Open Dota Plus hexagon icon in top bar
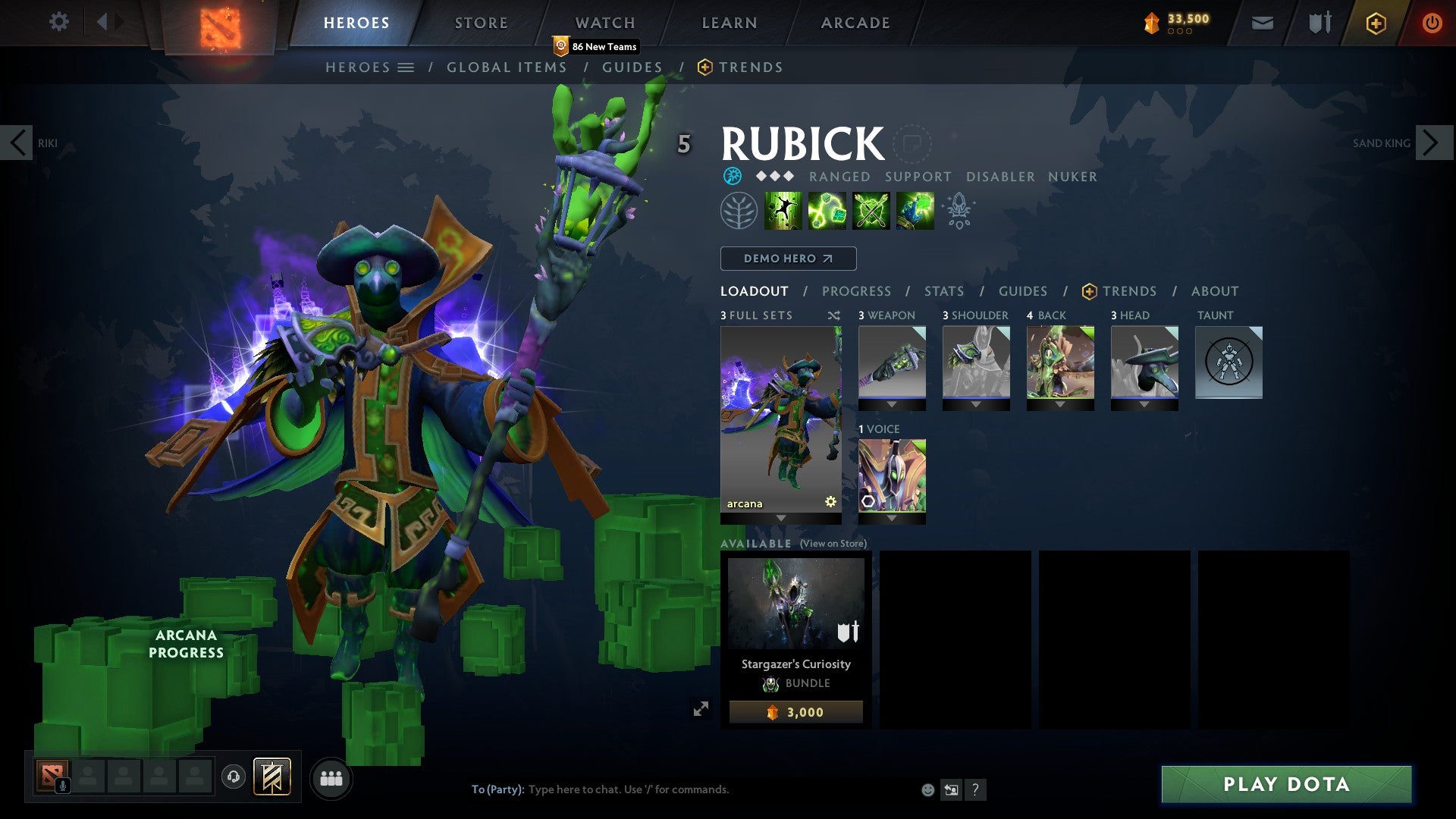 1374,23
